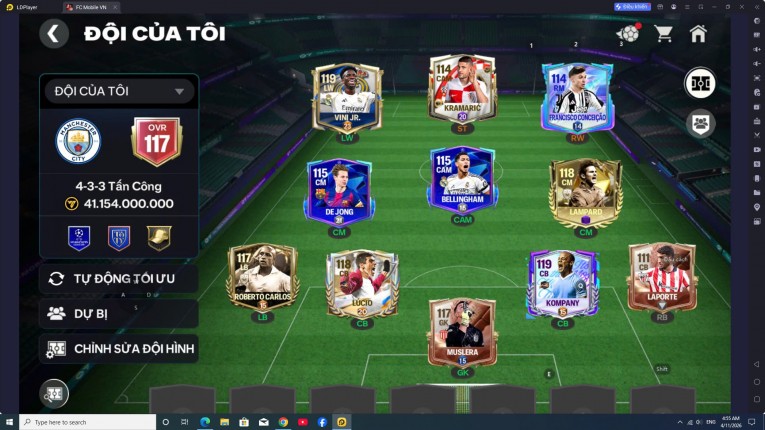Open the DỰ BỊ substitutes list

pyautogui.click(x=119, y=313)
